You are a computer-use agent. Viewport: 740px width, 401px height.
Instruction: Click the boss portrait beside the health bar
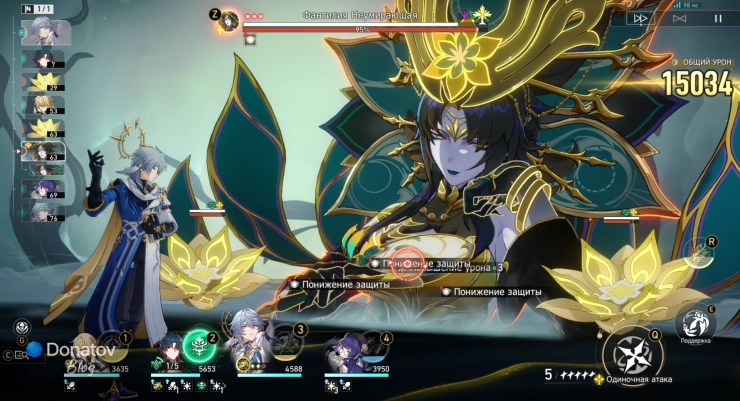[231, 21]
